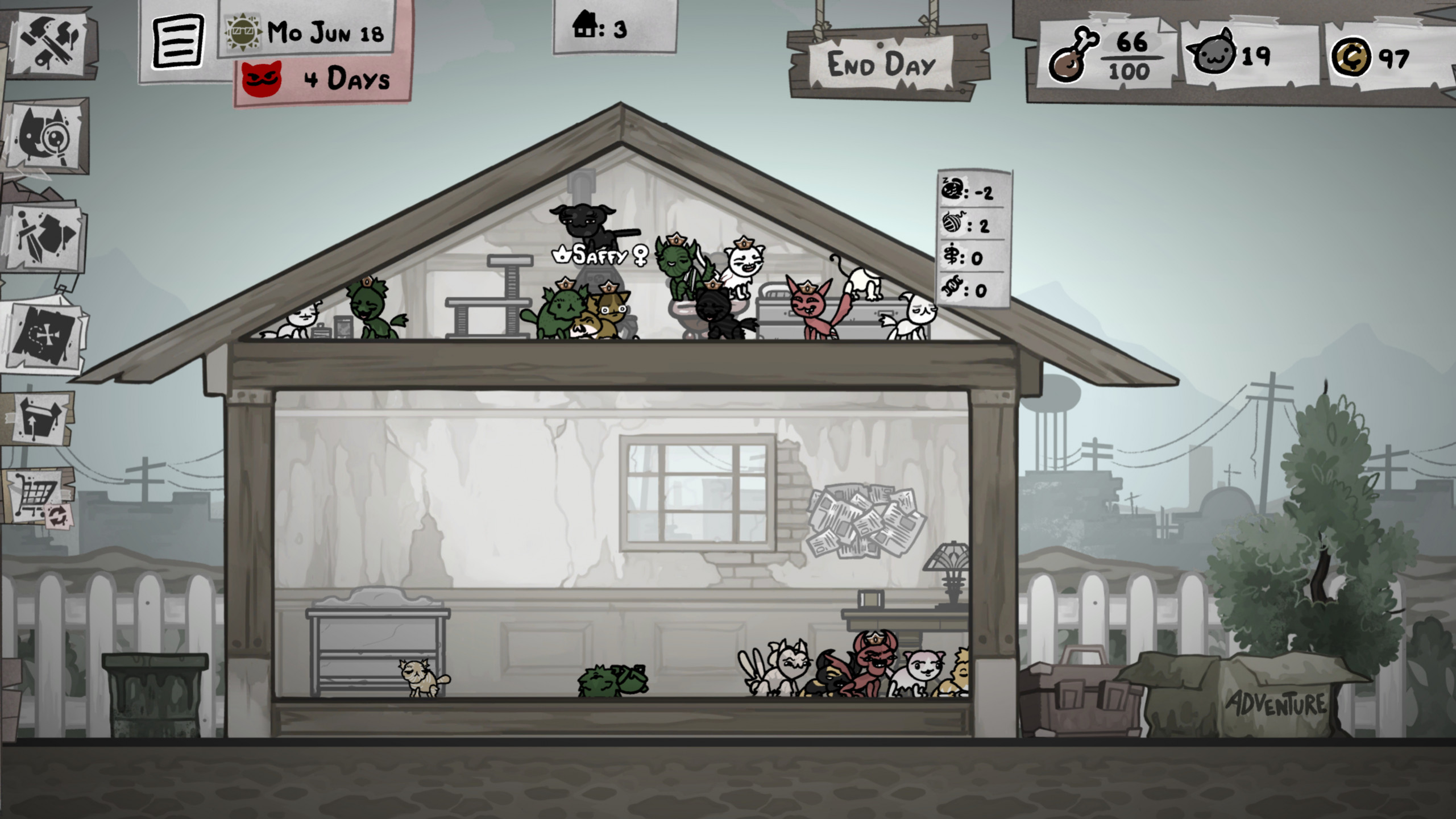Screen dimensions: 1456x819
Task: Select the house room count tag
Action: coord(615,27)
